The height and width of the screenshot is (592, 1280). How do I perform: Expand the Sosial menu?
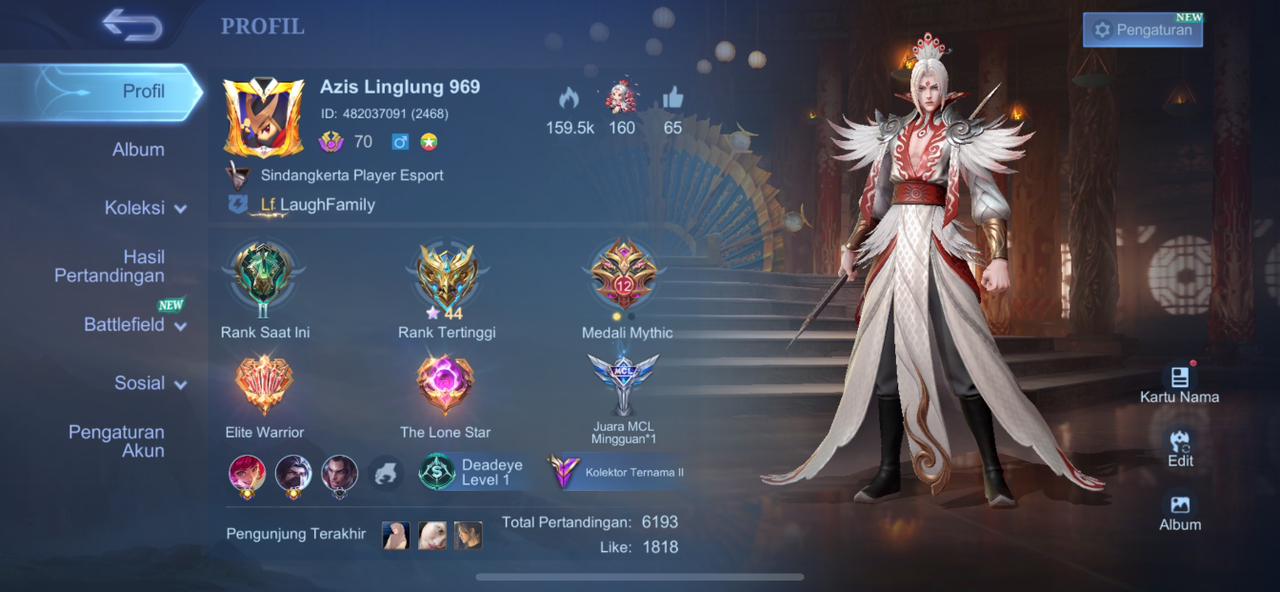(150, 383)
